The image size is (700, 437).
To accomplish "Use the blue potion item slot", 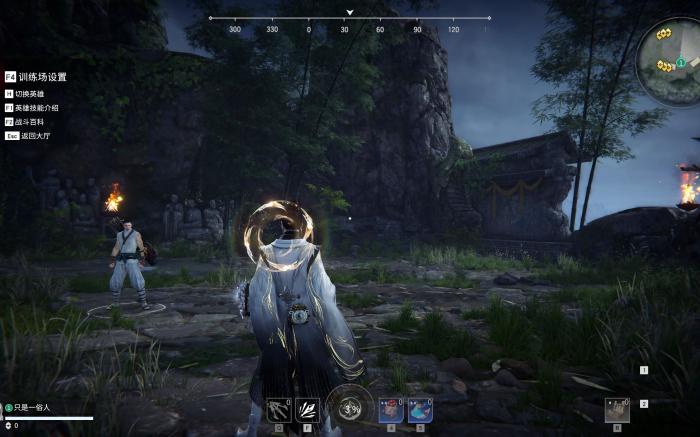I will pos(419,409).
